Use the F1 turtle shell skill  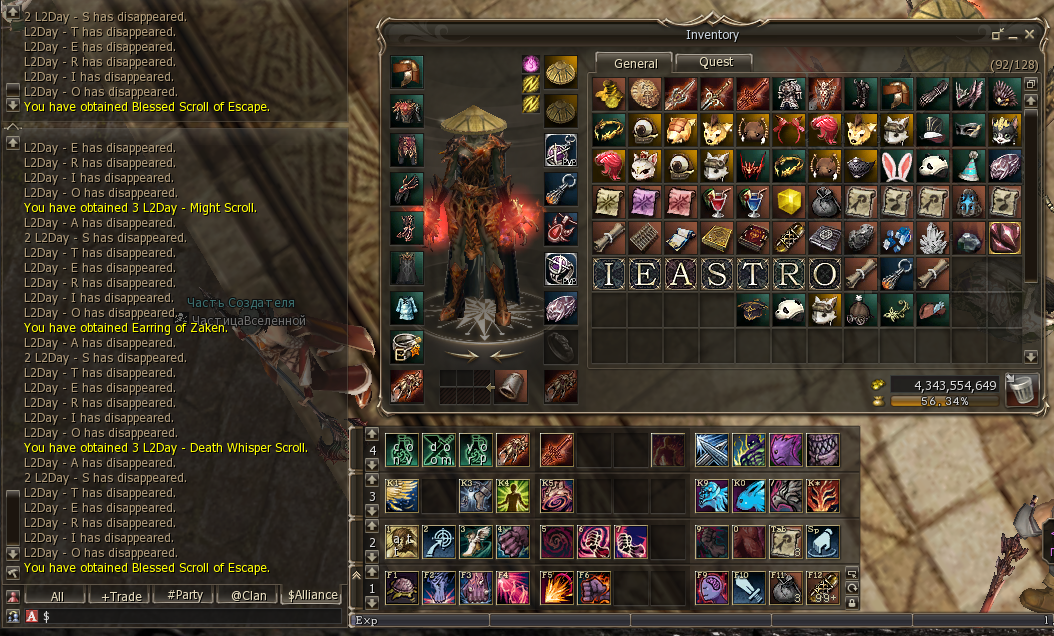[403, 587]
